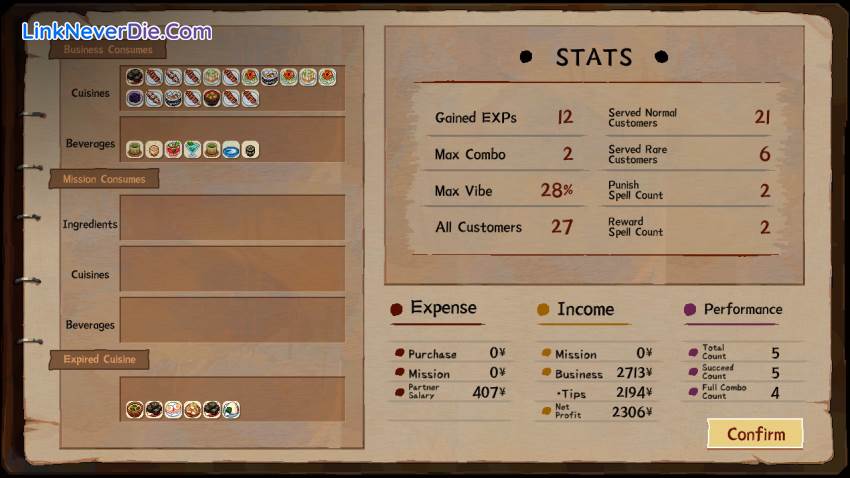The width and height of the screenshot is (850, 478).
Task: Select the red drink with green garnish
Action: (x=173, y=149)
